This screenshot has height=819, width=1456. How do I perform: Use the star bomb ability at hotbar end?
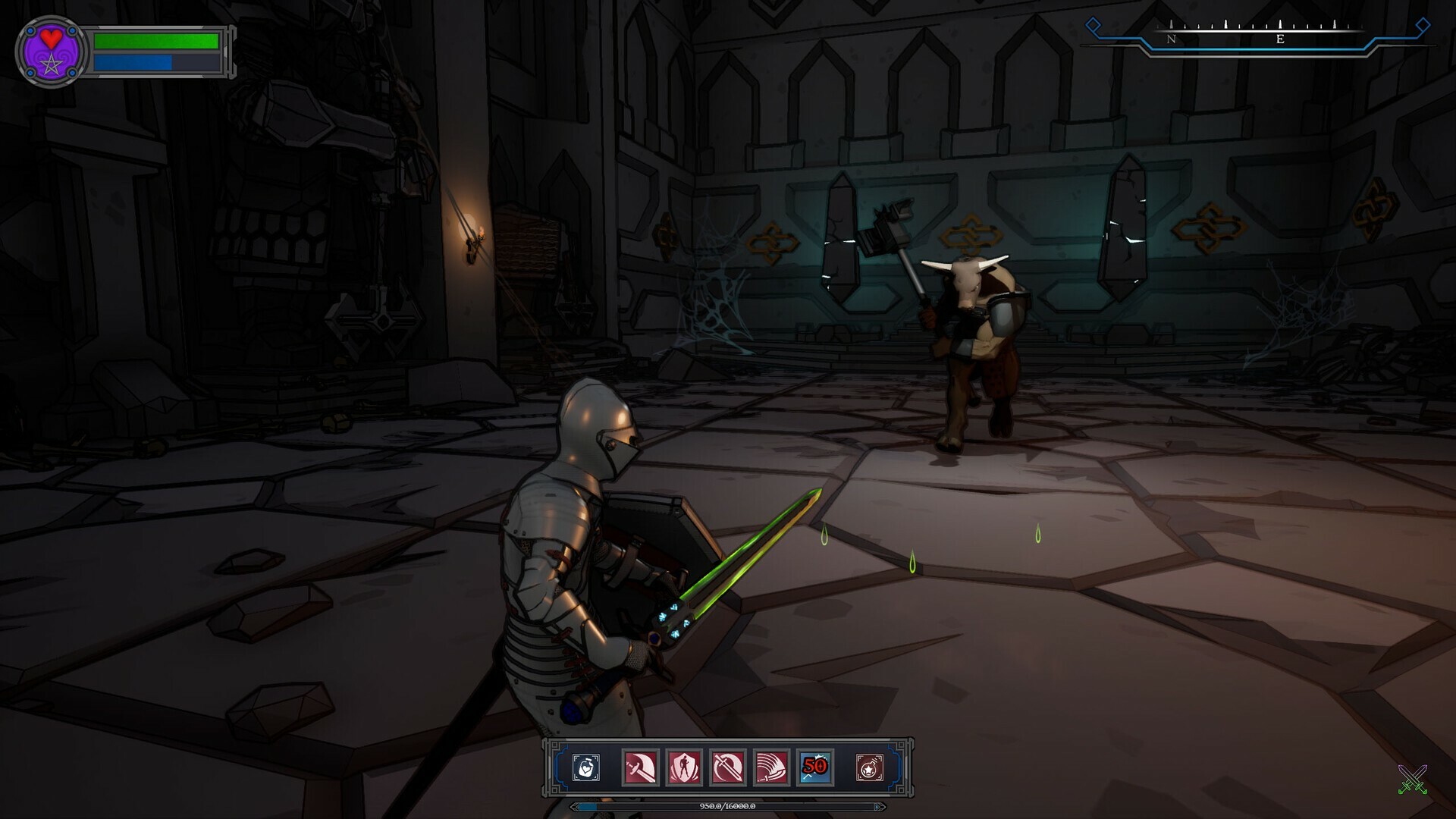tap(870, 767)
